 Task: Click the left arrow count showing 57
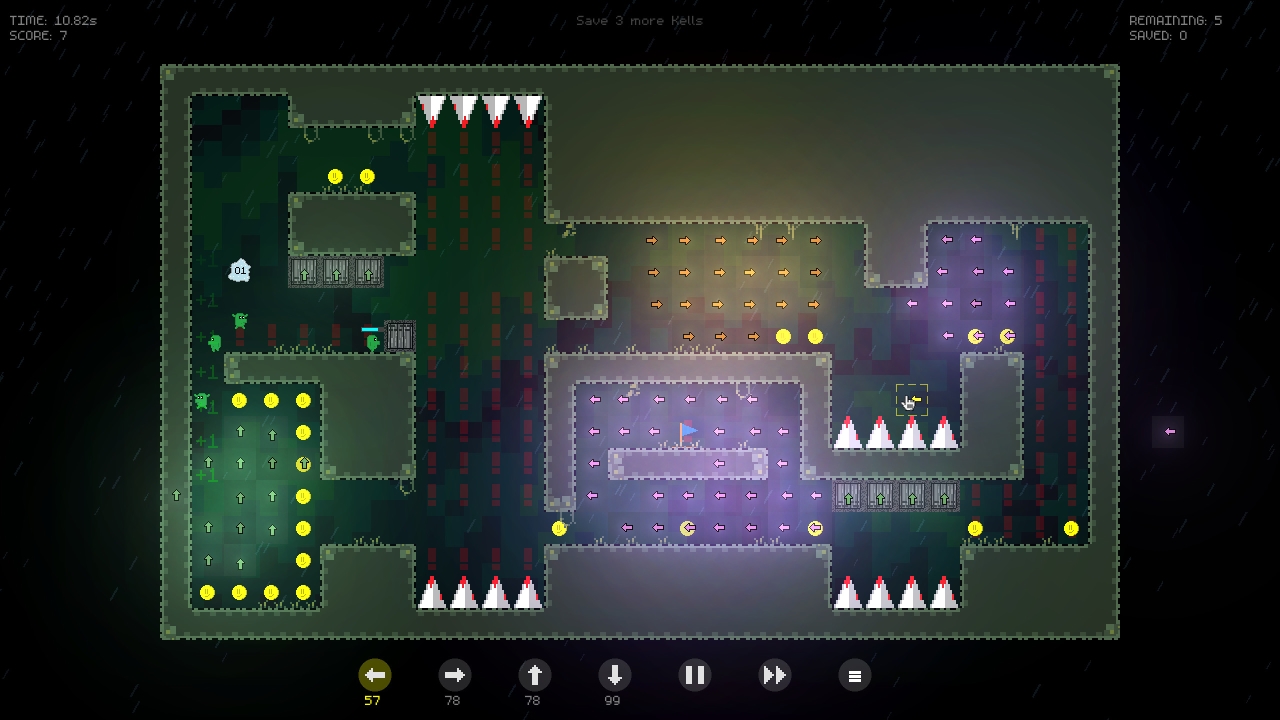click(x=372, y=700)
